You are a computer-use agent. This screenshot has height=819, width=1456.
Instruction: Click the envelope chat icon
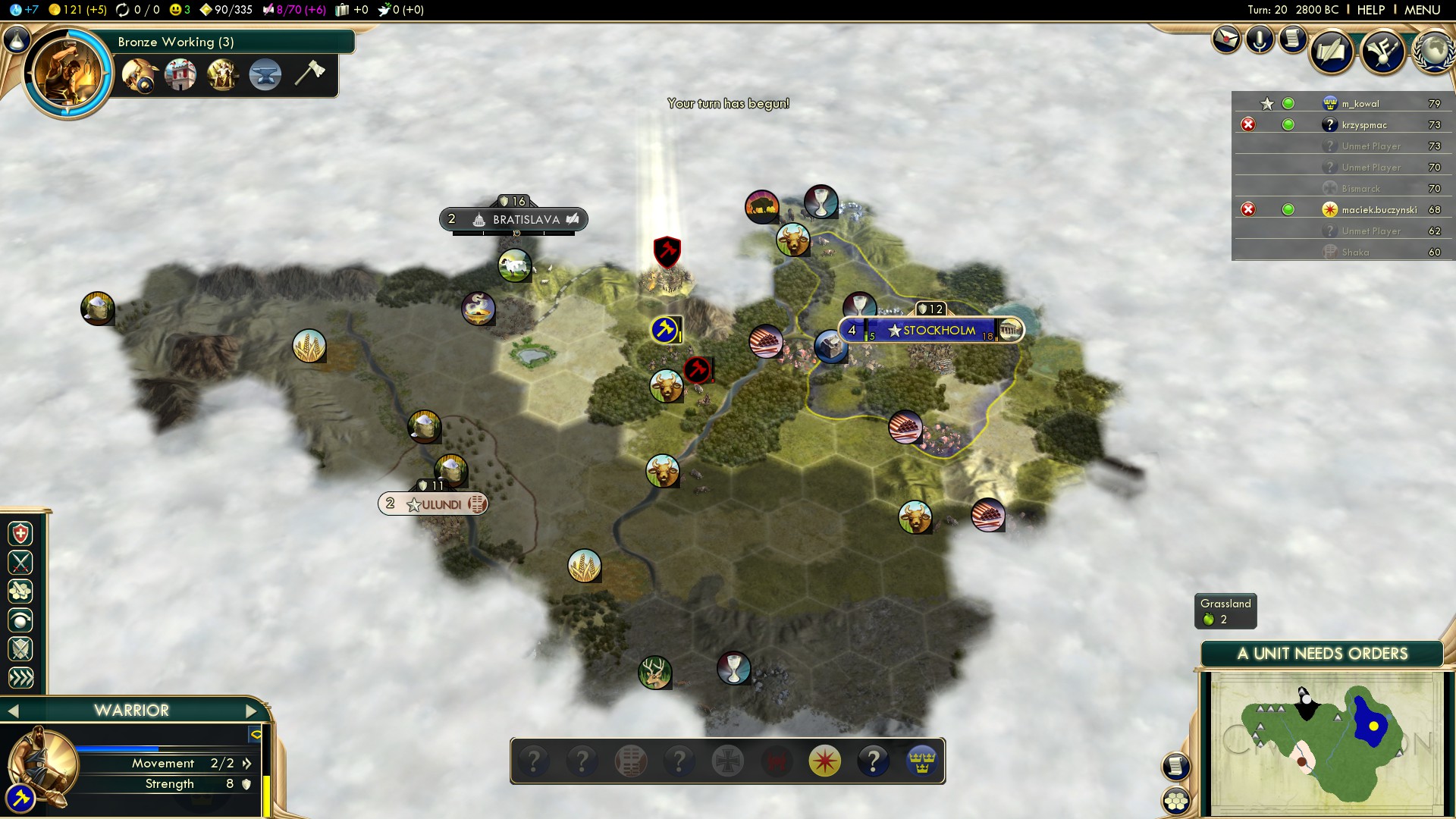(x=1225, y=39)
